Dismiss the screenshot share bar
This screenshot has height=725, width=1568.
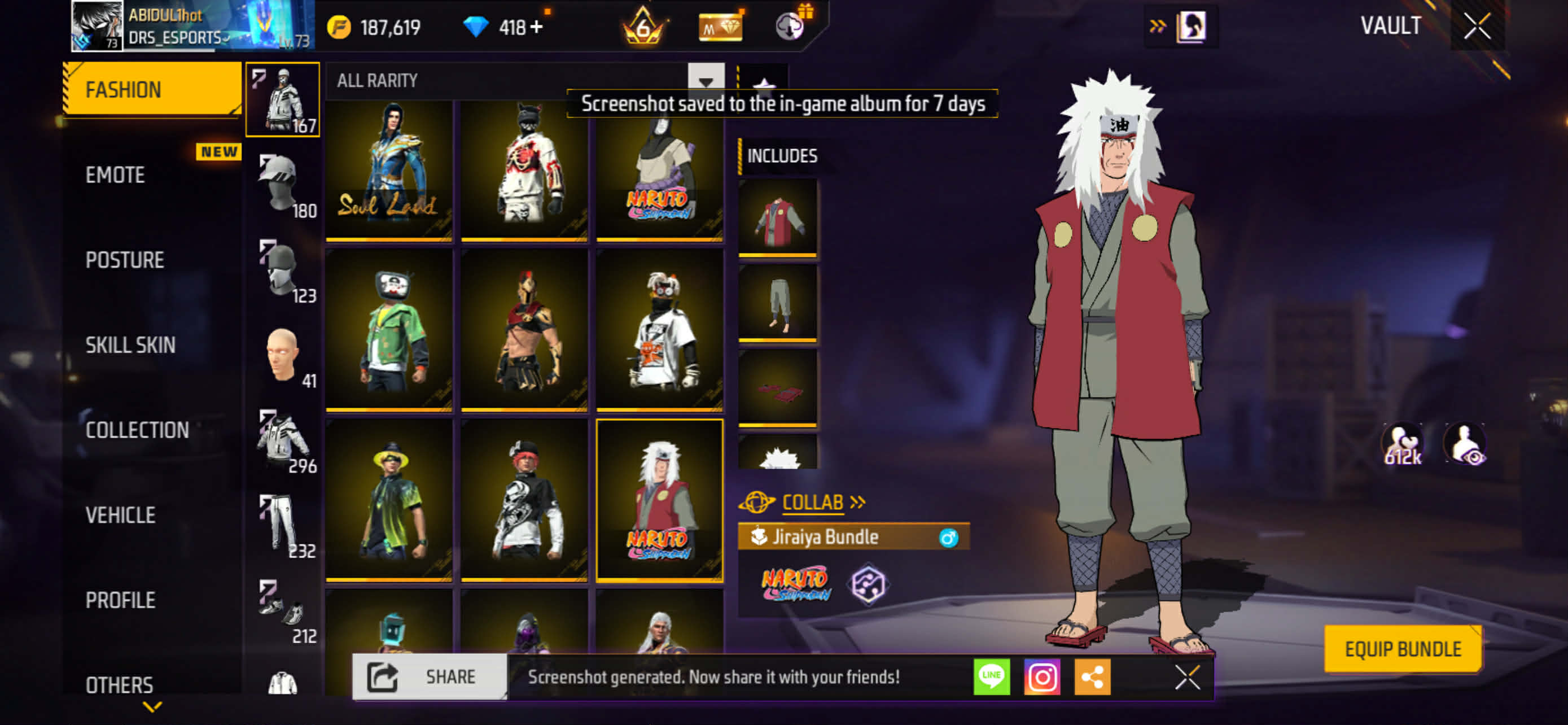(x=1187, y=677)
